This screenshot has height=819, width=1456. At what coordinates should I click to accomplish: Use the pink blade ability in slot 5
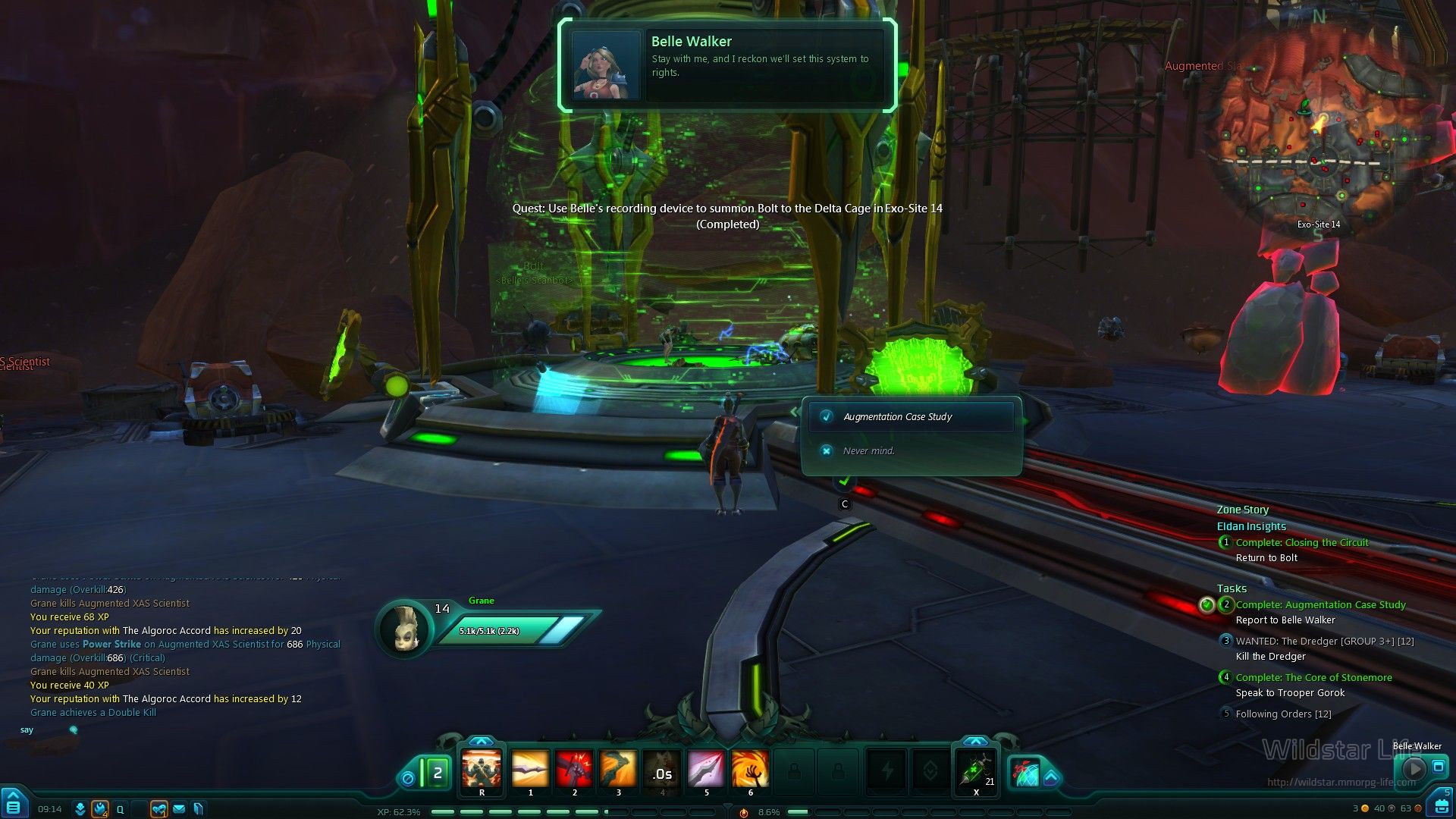point(706,769)
